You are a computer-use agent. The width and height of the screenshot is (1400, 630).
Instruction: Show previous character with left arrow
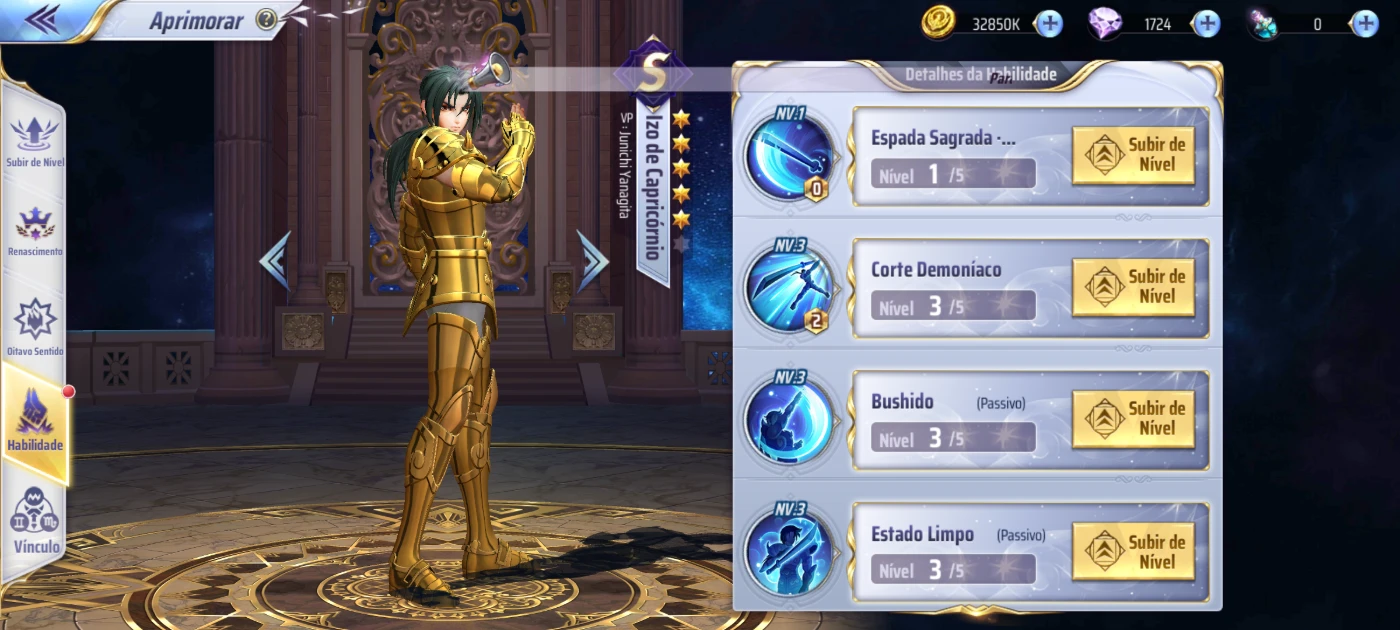(x=275, y=261)
